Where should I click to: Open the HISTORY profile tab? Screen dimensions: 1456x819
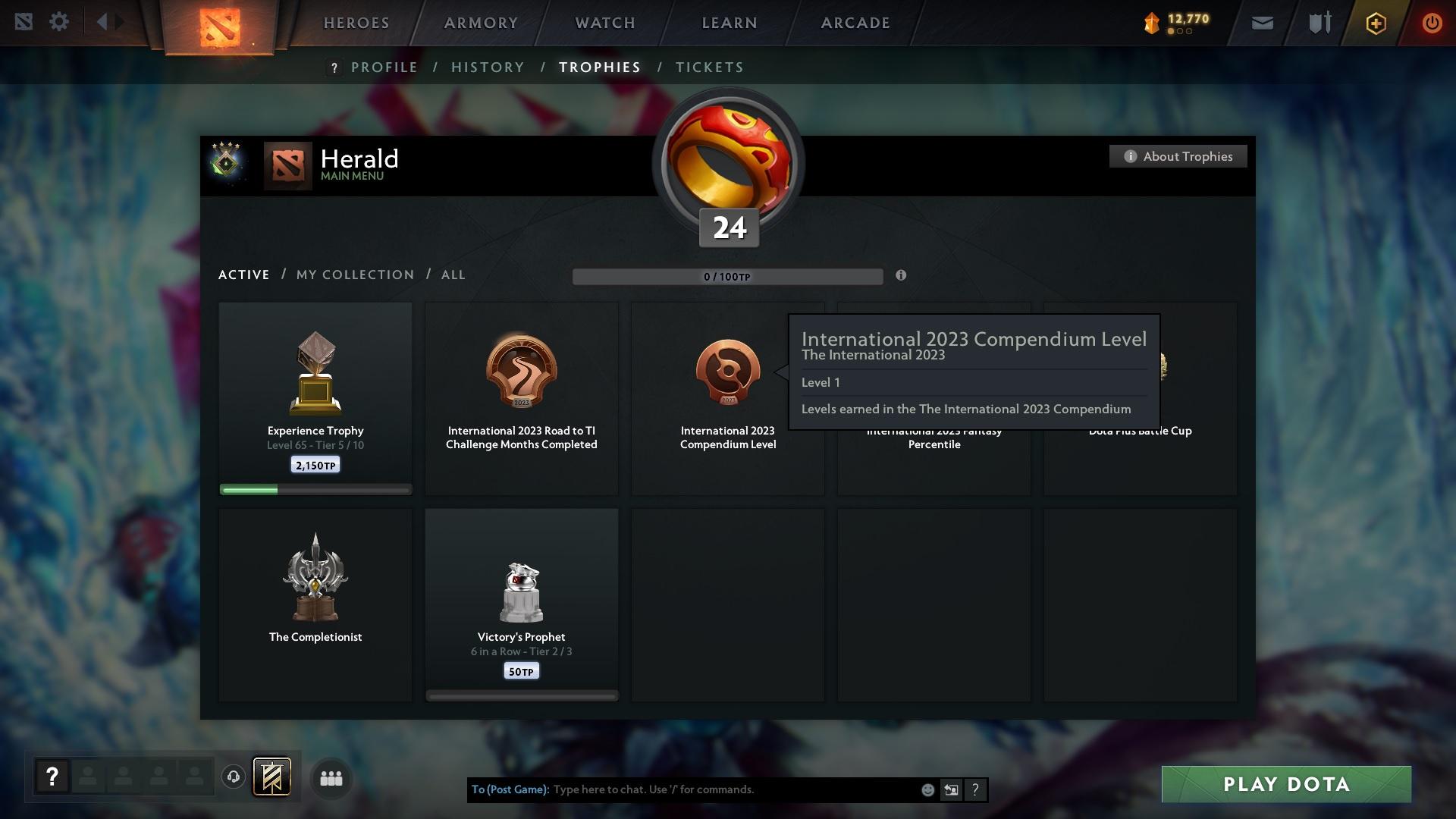[x=487, y=67]
